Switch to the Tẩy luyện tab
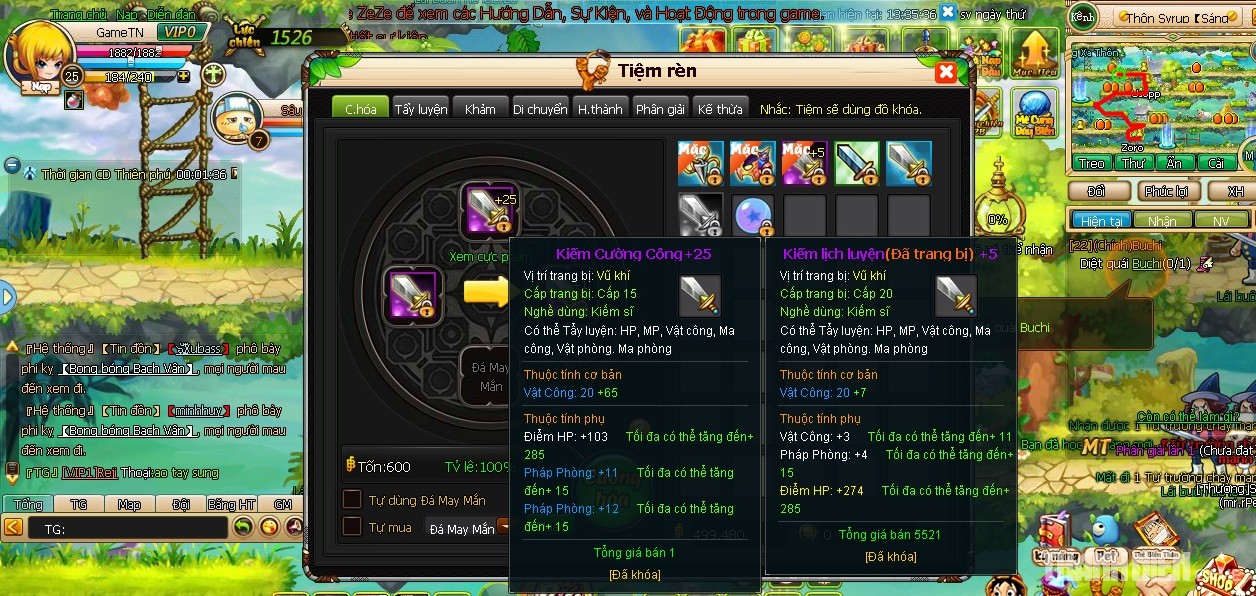 pos(420,109)
